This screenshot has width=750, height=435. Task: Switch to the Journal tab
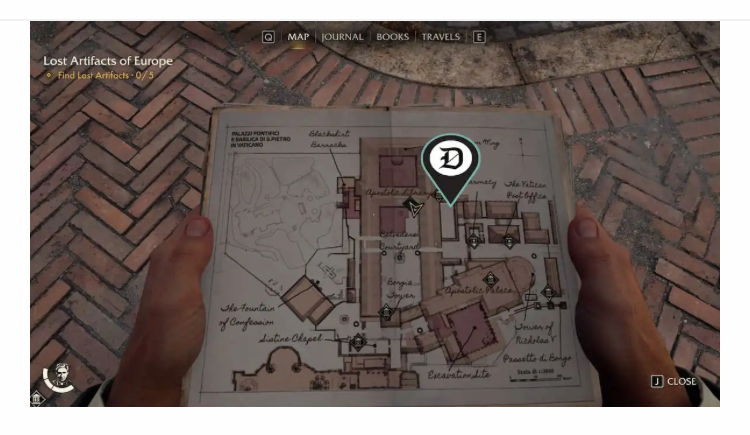[x=342, y=37]
